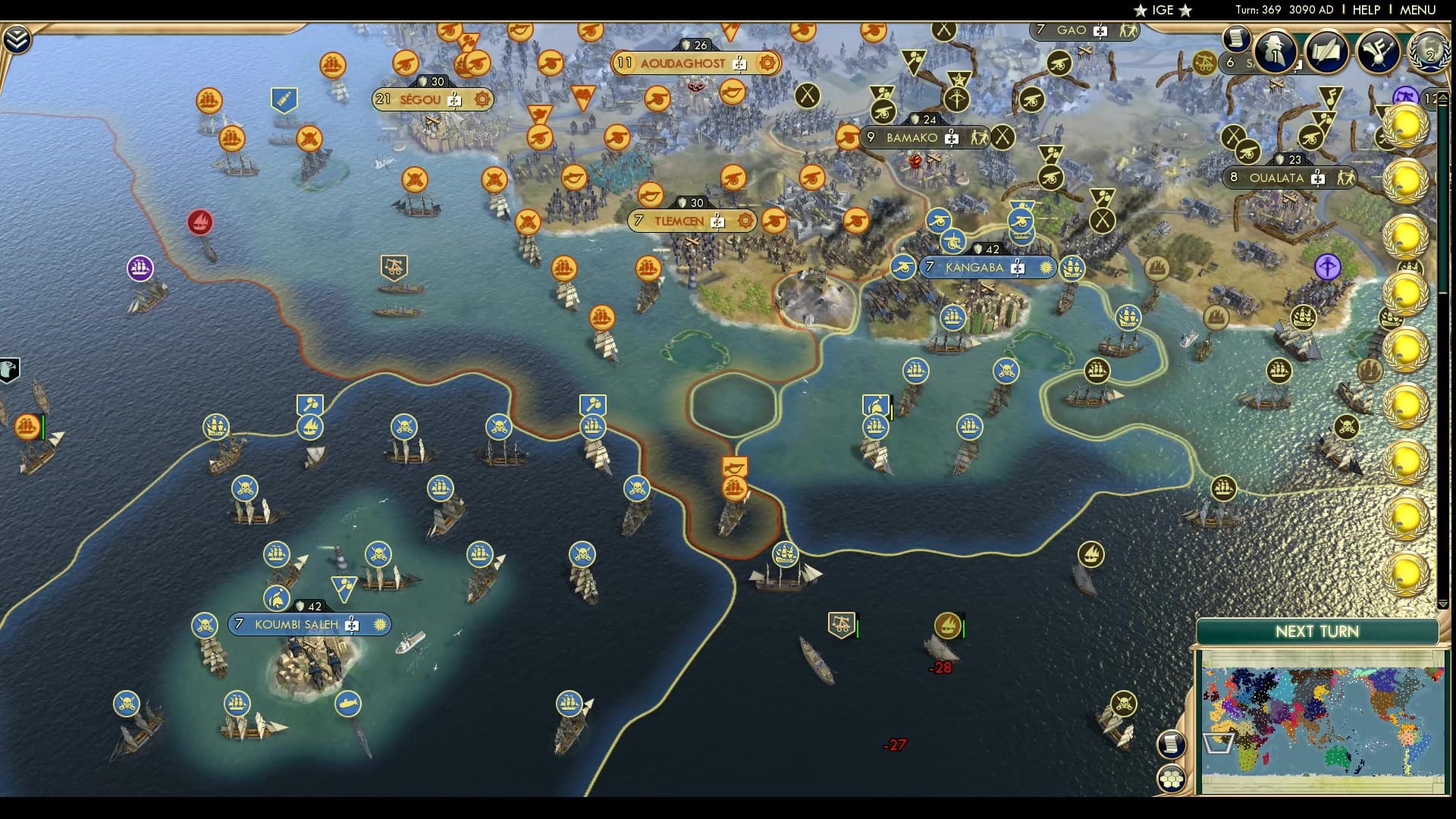The width and height of the screenshot is (1456, 819).
Task: Click the production gear on the Ségou banner
Action: pyautogui.click(x=480, y=99)
